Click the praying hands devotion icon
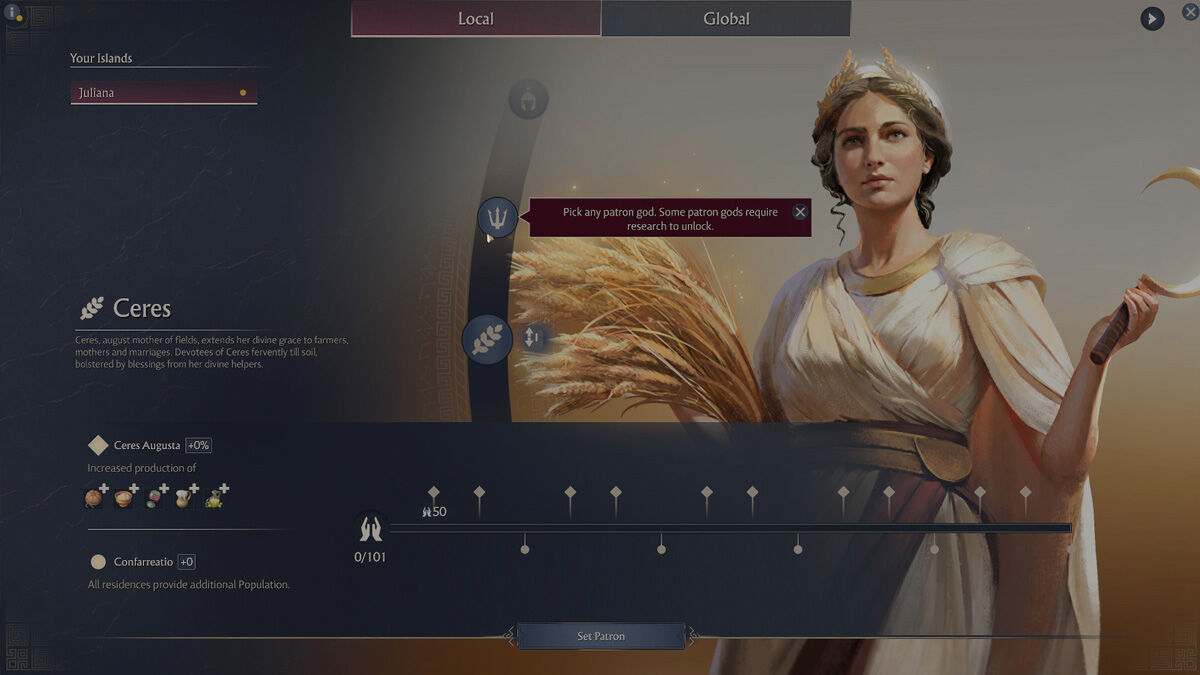 [370, 528]
